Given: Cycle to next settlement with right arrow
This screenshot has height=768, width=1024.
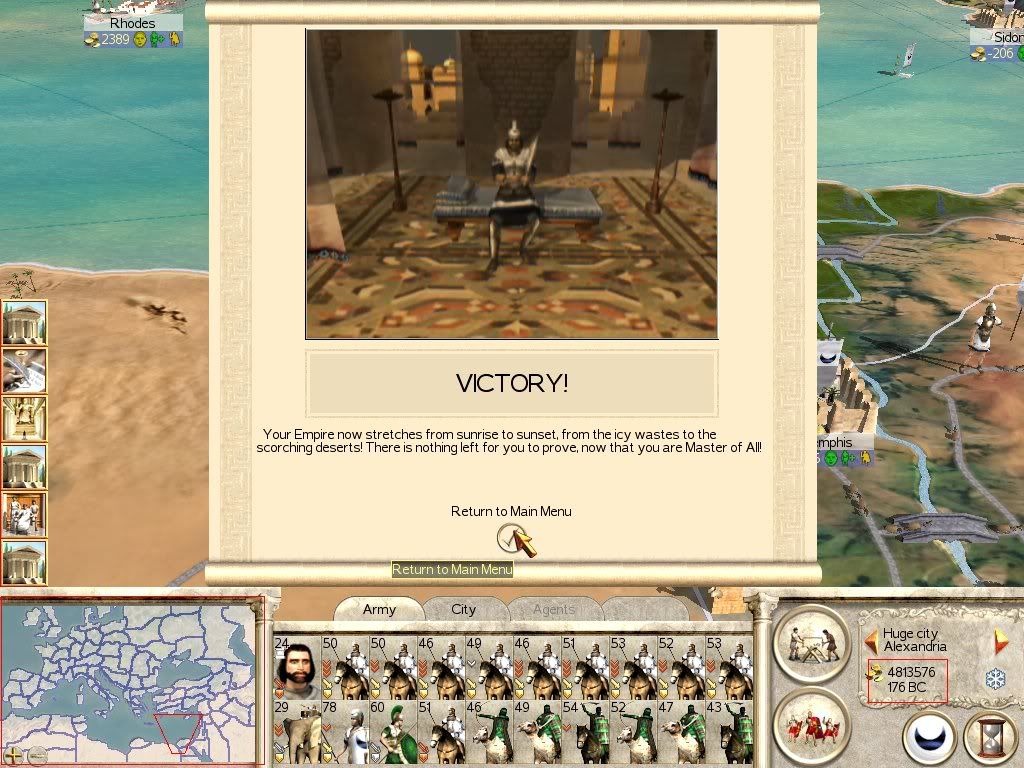Looking at the screenshot, I should tap(1000, 641).
